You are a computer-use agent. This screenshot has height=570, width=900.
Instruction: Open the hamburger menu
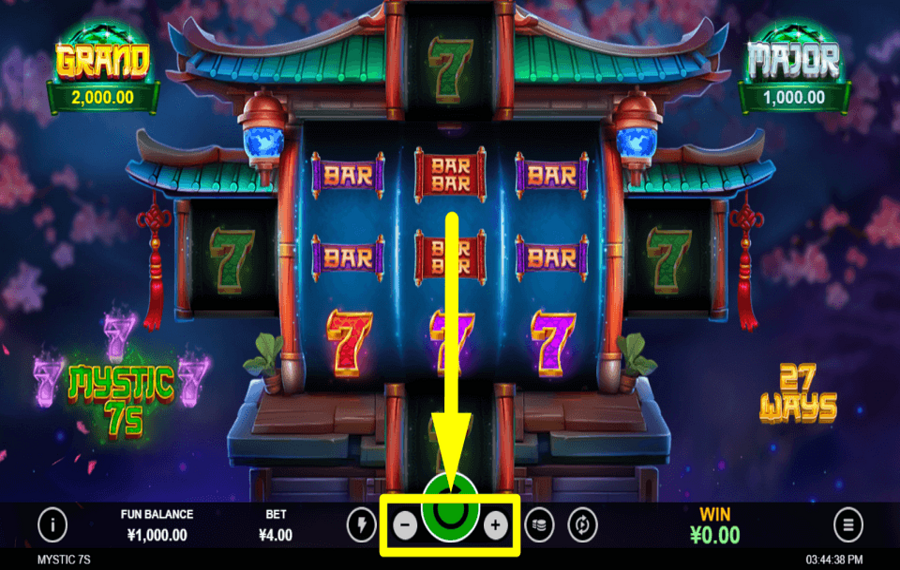tap(848, 524)
